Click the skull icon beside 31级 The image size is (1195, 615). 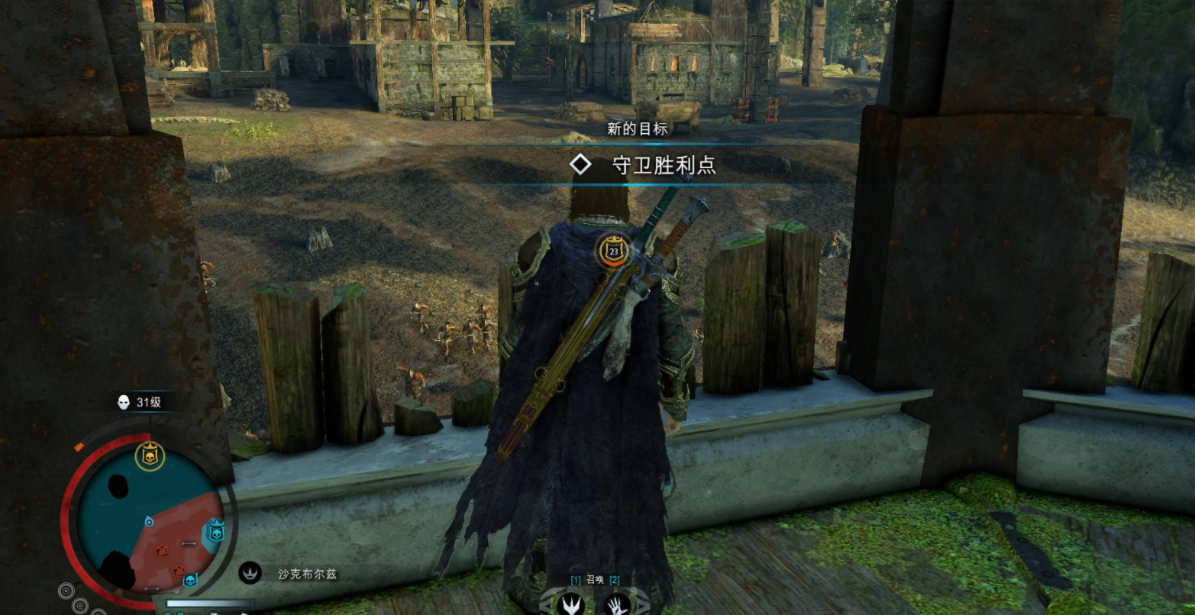coord(124,402)
